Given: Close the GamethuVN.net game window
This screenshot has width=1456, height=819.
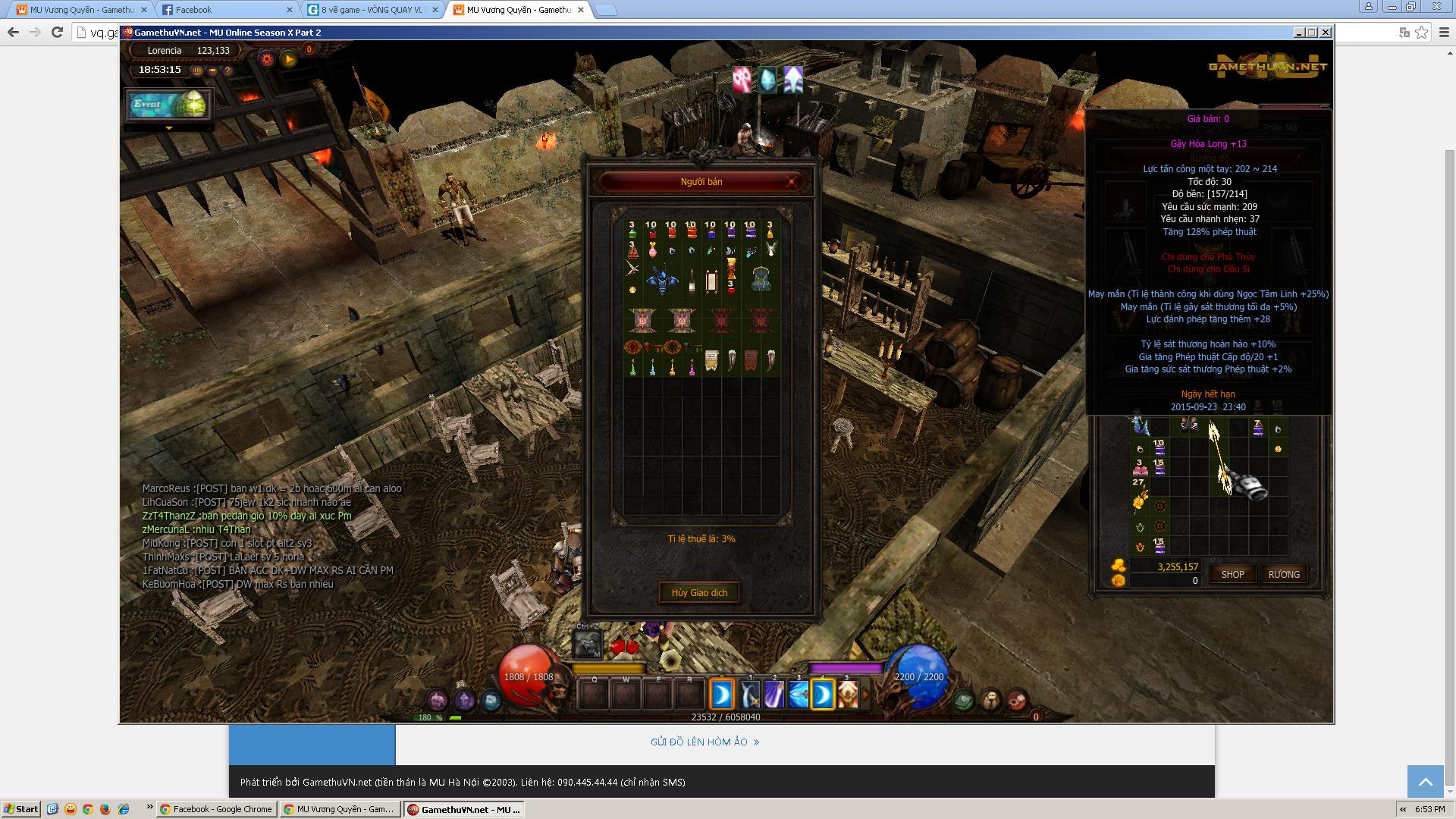Looking at the screenshot, I should (x=1325, y=32).
